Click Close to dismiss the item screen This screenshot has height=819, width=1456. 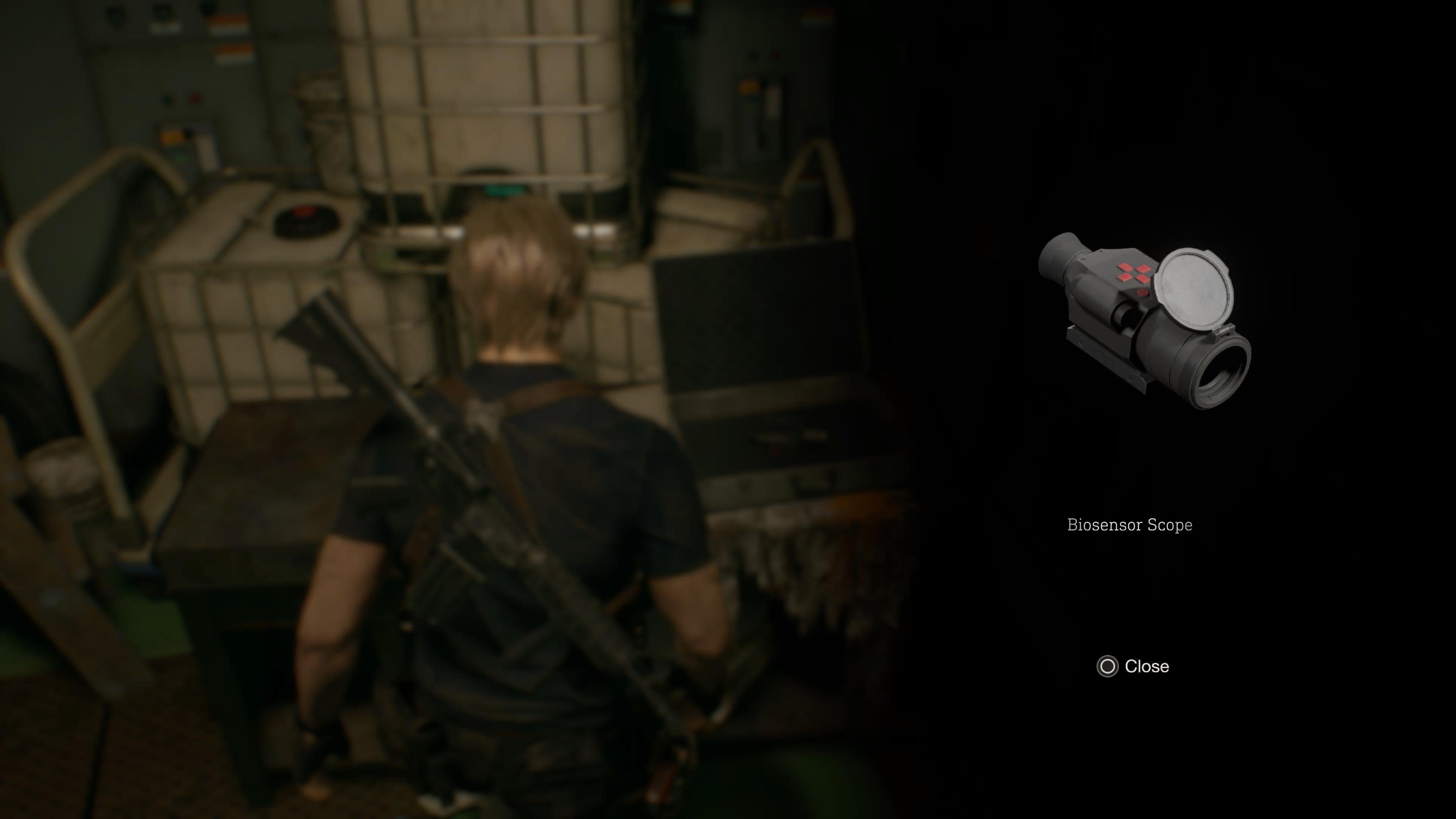[1147, 667]
